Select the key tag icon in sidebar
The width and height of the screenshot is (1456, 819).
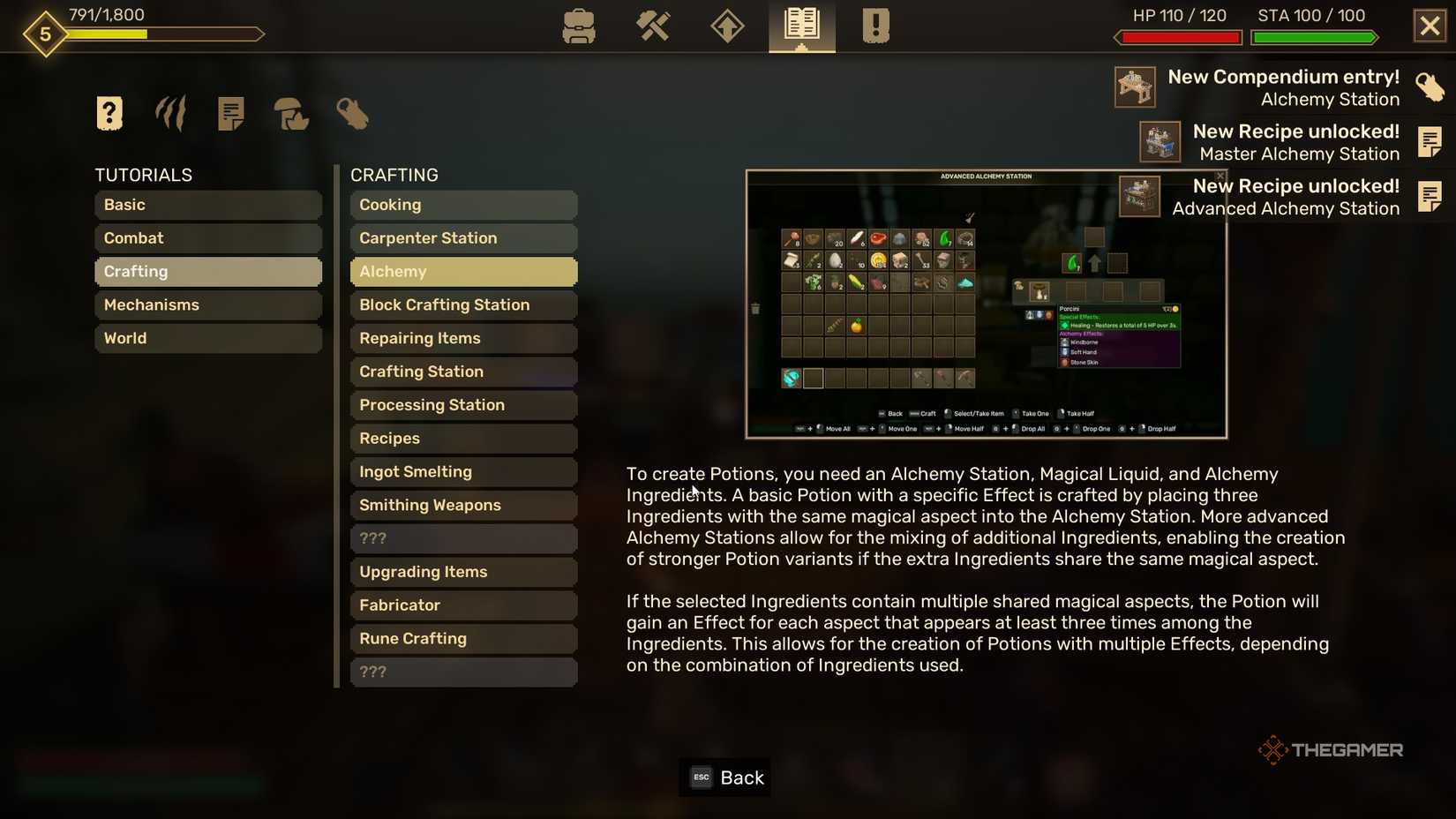coord(352,113)
